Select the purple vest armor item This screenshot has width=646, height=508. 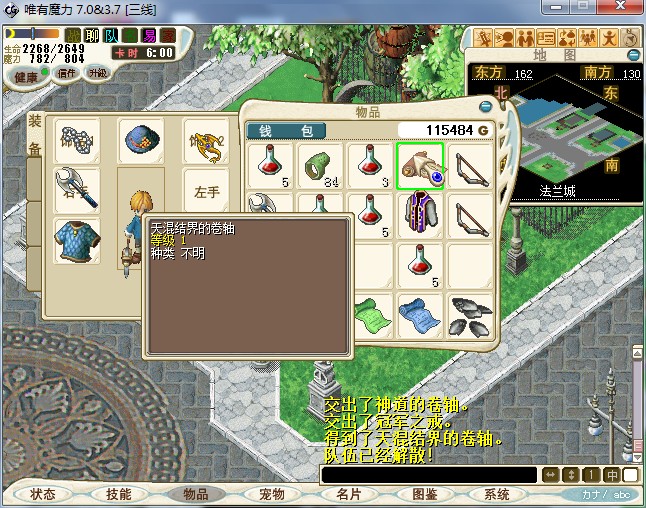click(420, 215)
